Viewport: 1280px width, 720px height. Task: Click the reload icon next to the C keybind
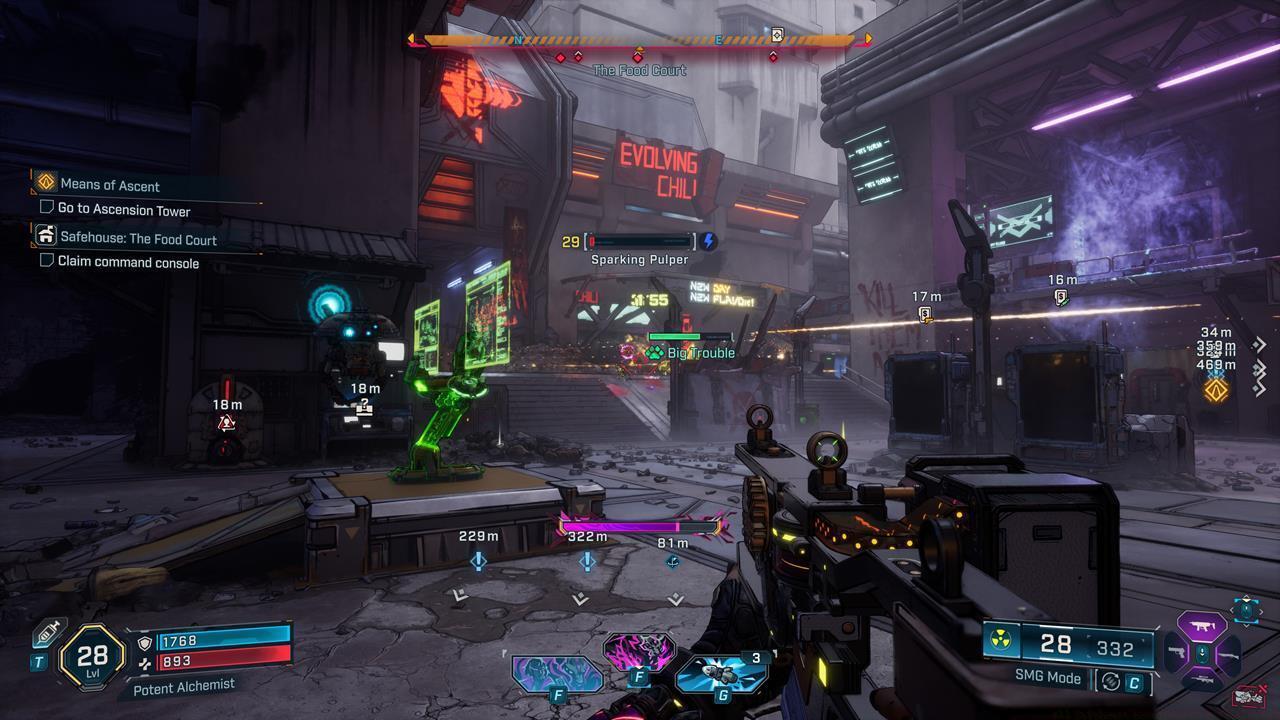(x=1111, y=681)
